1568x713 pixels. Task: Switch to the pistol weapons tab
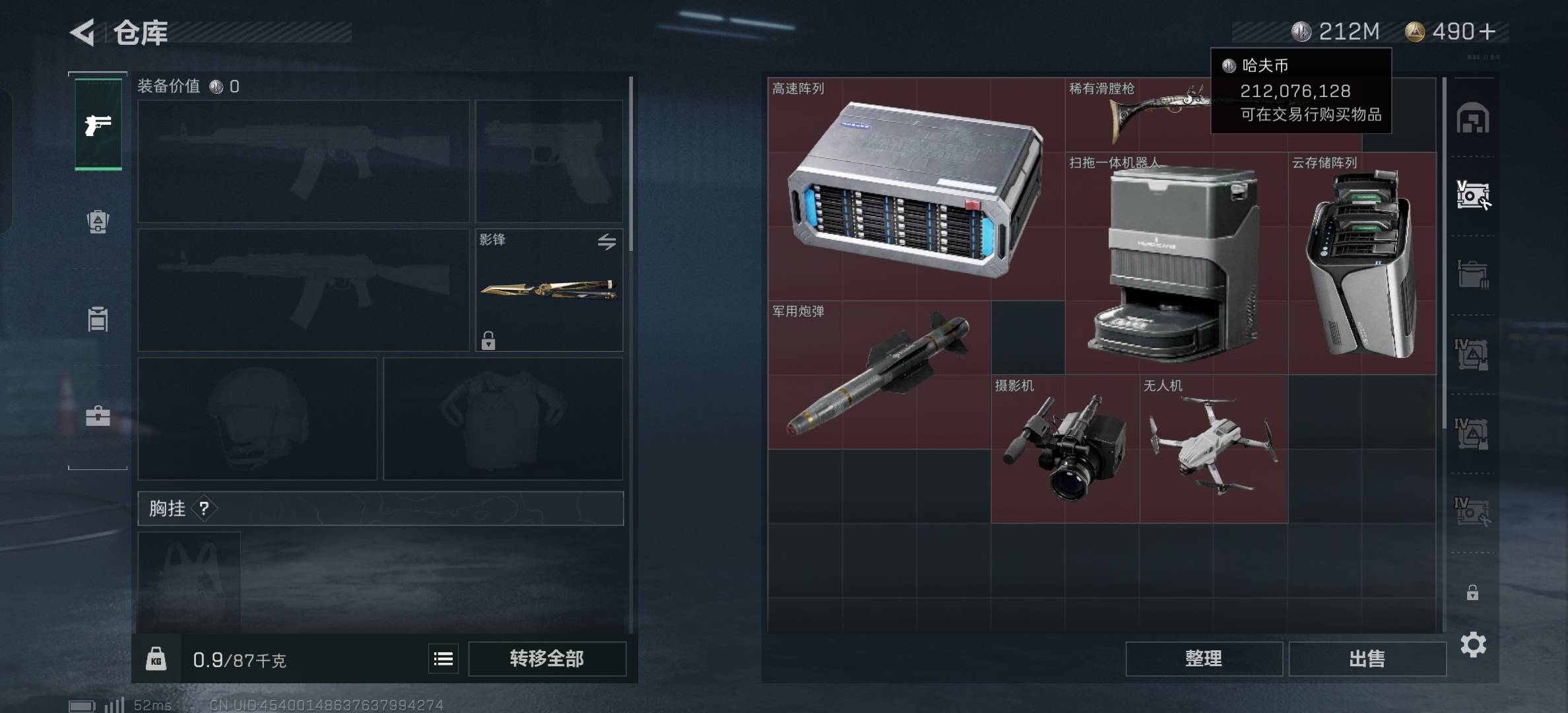(98, 125)
